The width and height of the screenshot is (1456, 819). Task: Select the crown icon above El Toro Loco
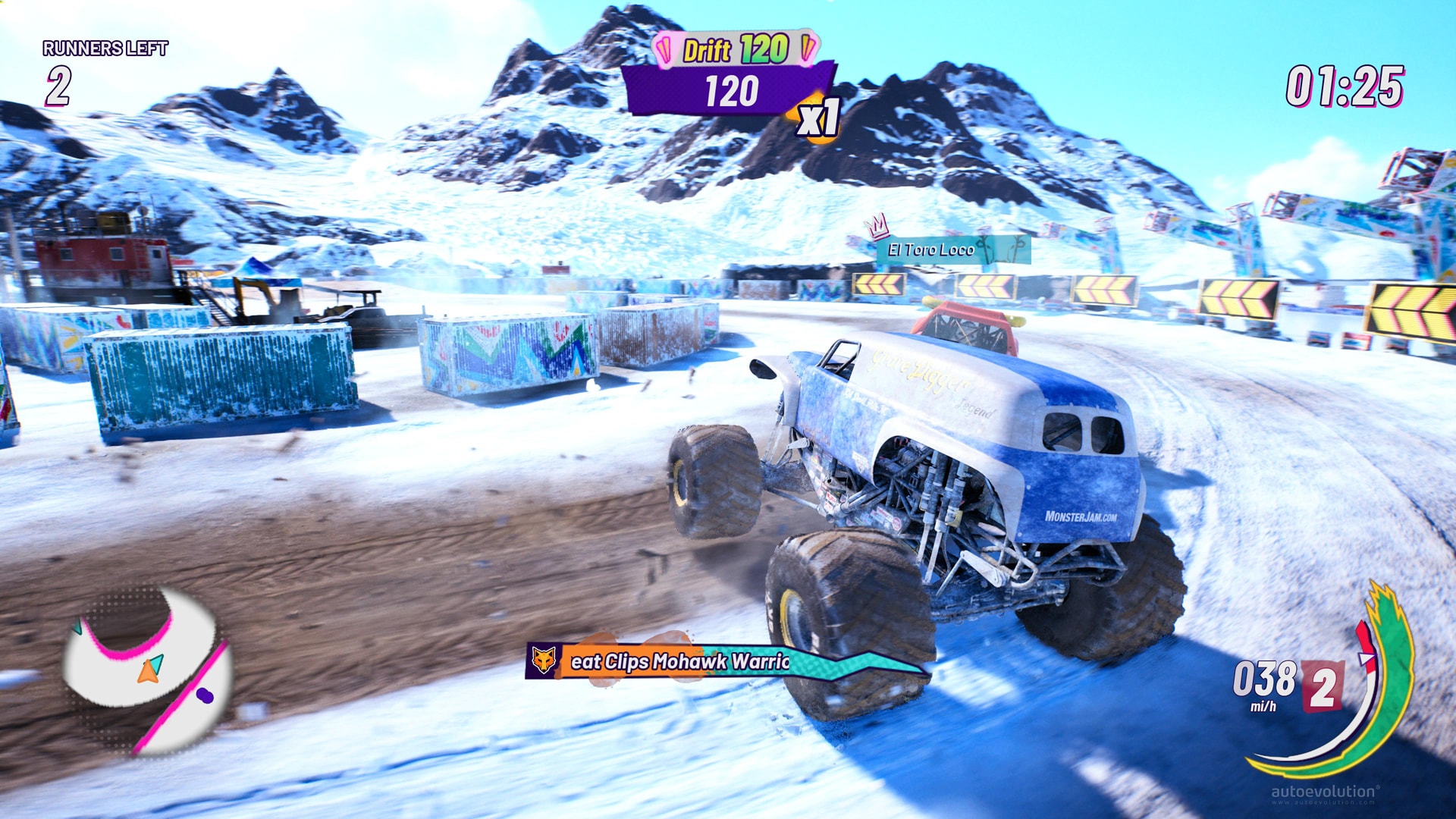[876, 227]
